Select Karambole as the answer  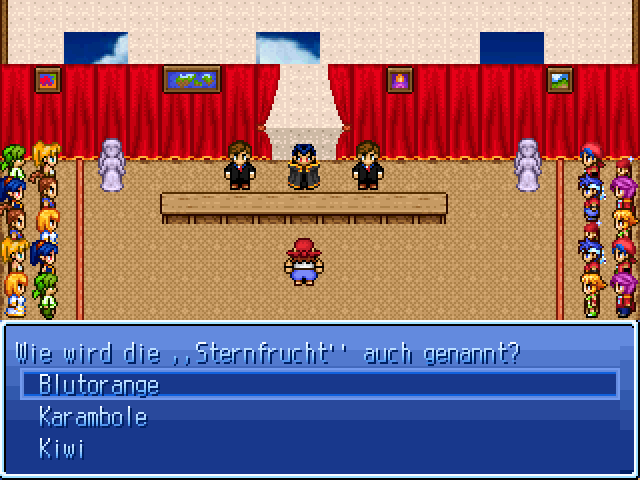pos(92,417)
